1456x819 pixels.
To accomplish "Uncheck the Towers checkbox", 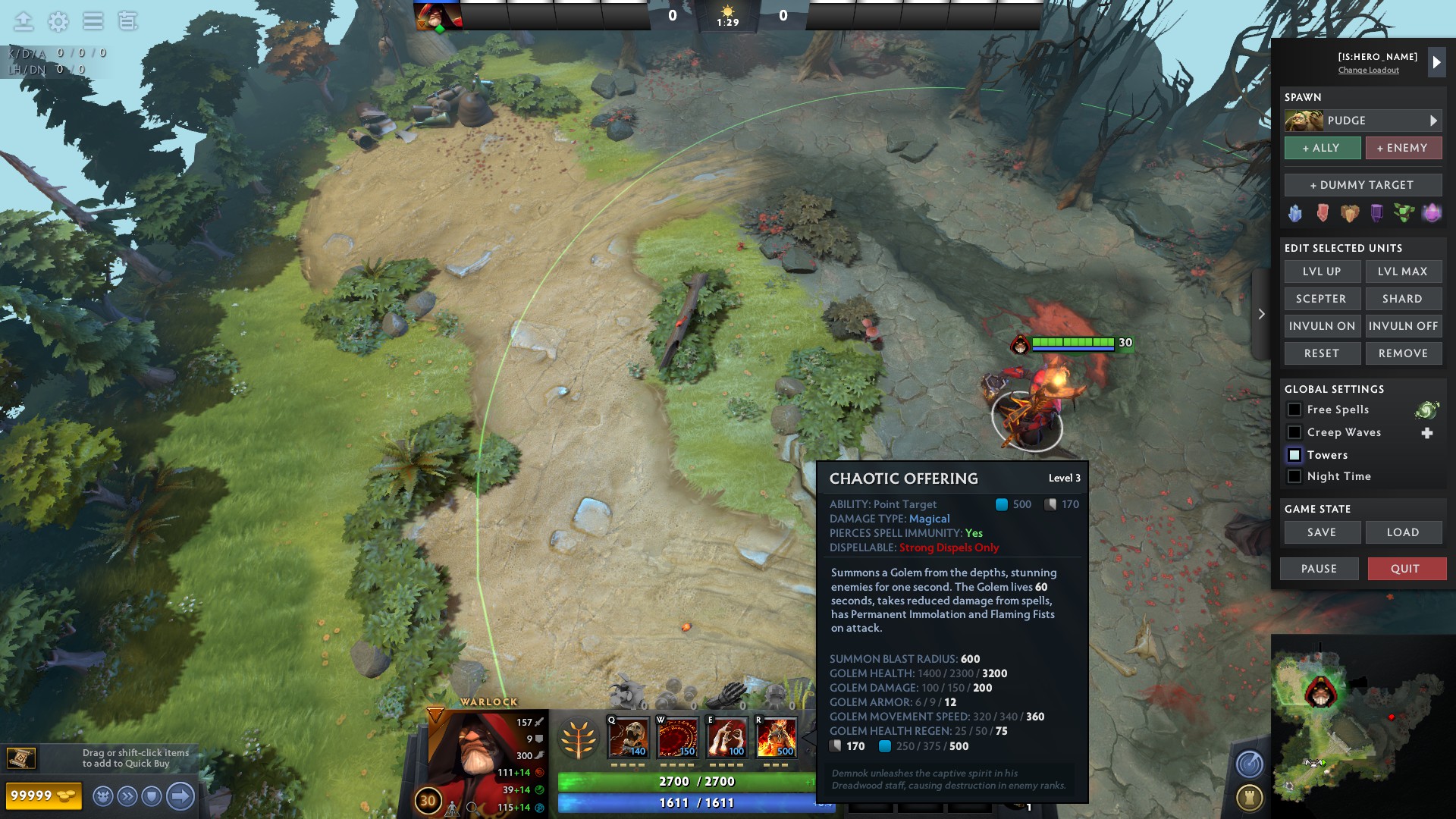I will 1294,455.
